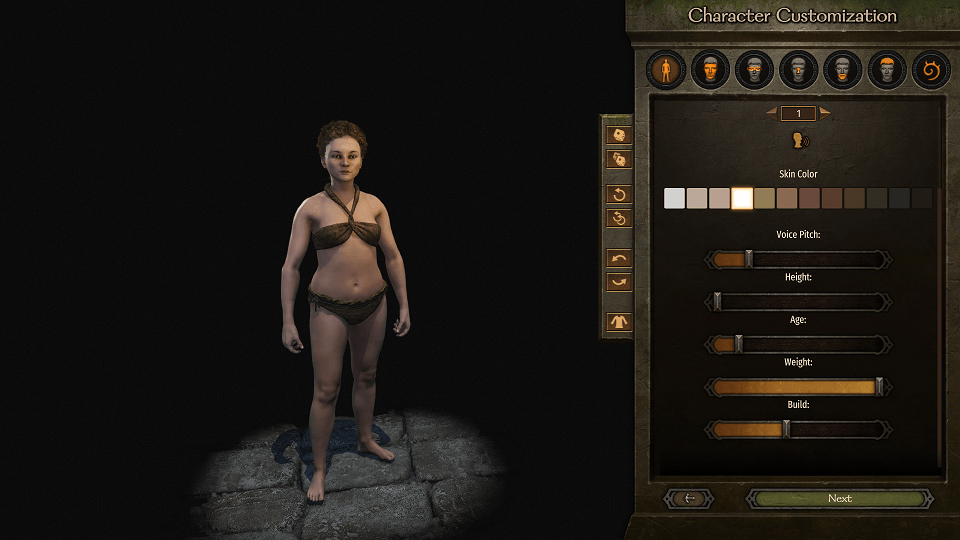Randomize with the single die button
This screenshot has width=960, height=540.
coord(619,135)
